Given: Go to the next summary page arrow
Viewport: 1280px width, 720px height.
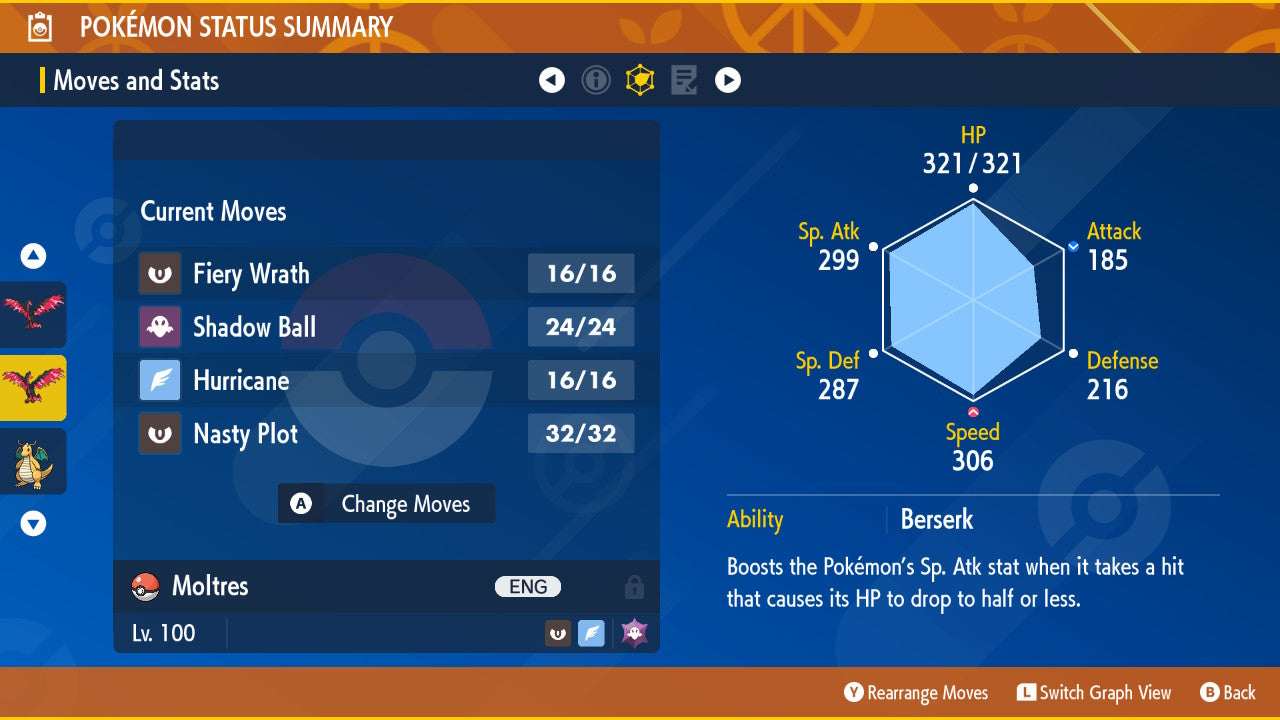Looking at the screenshot, I should click(x=728, y=80).
